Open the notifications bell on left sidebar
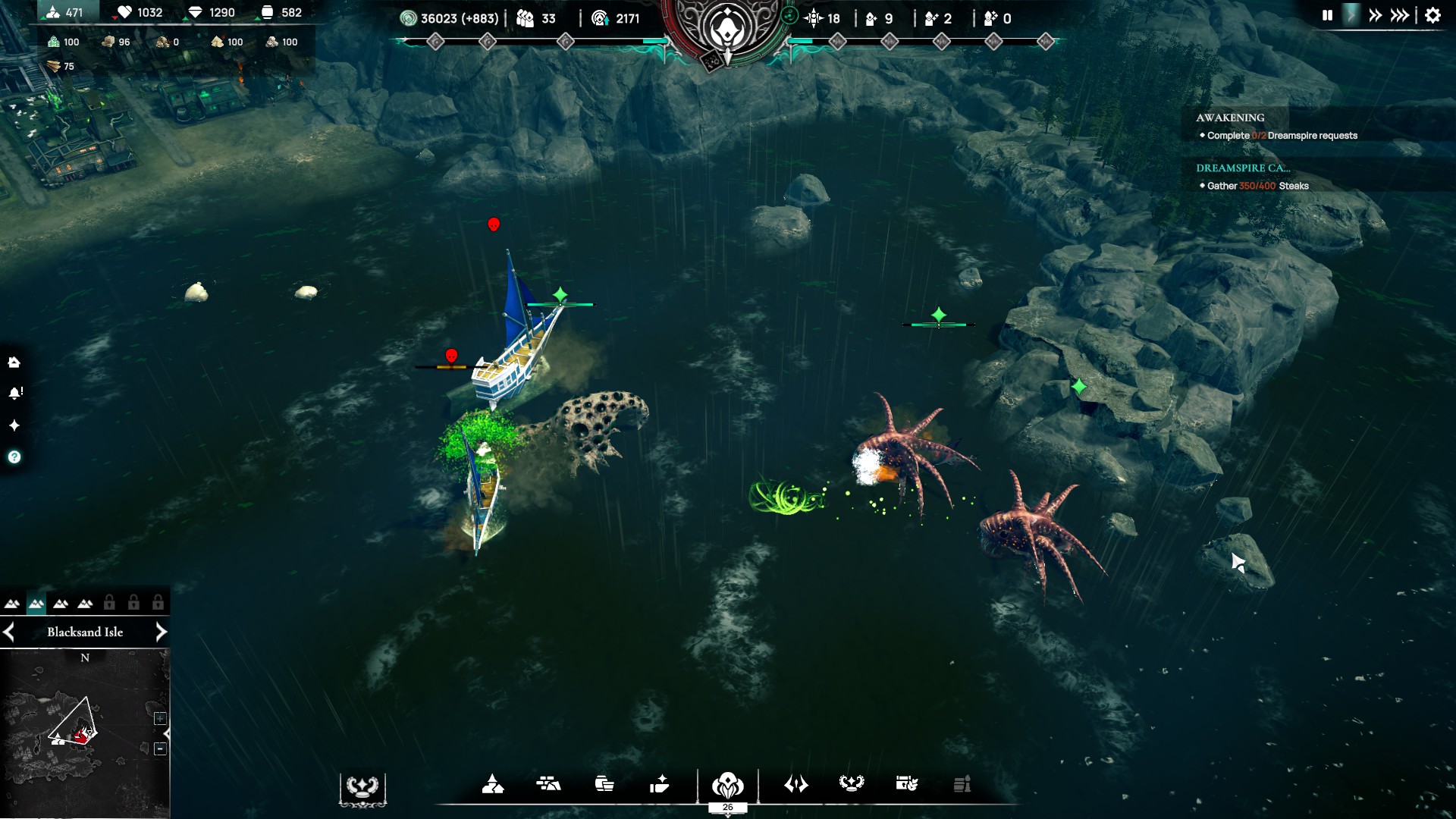1456x819 pixels. [x=15, y=393]
